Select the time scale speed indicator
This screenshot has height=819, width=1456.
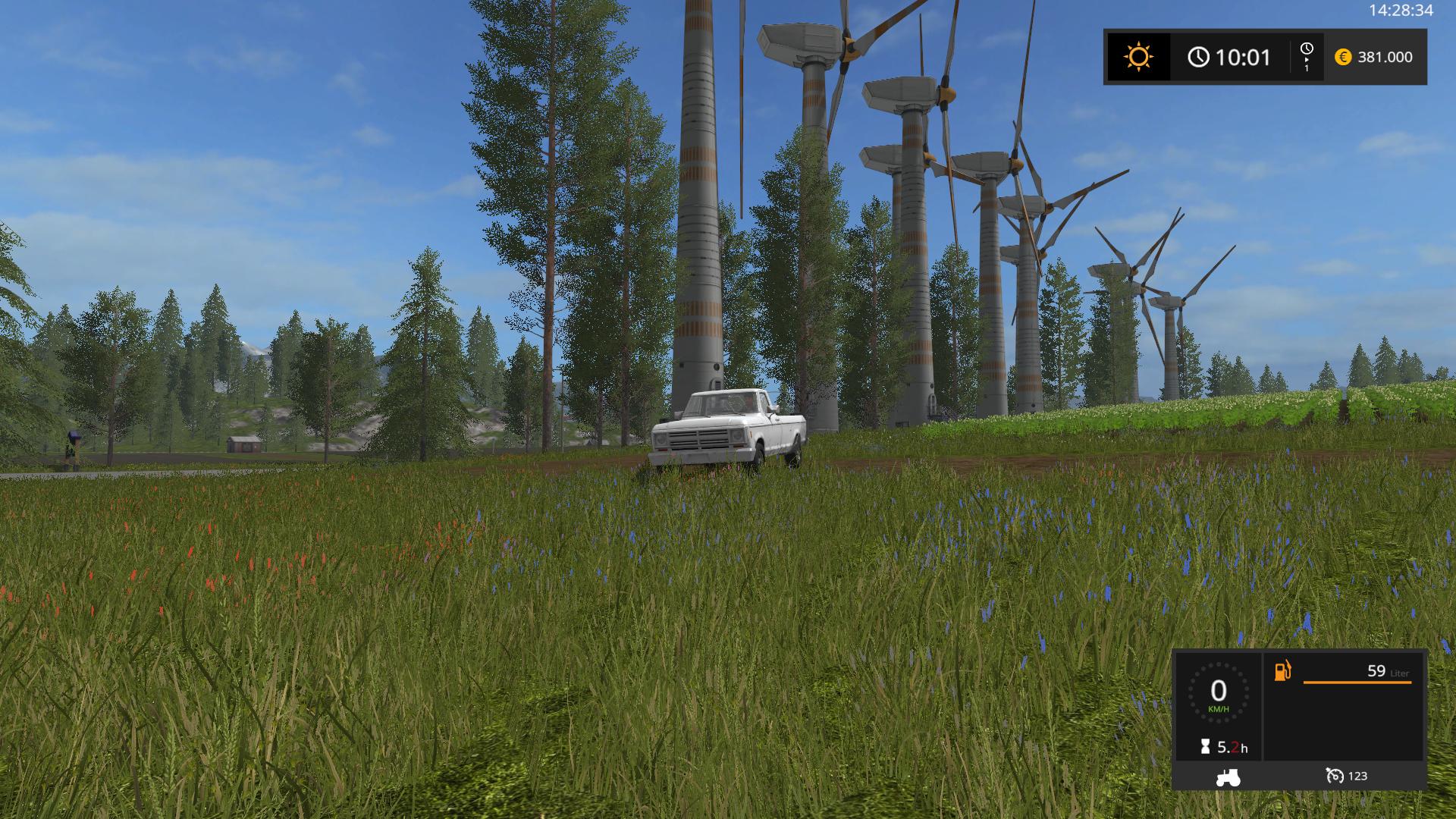pos(1307,57)
